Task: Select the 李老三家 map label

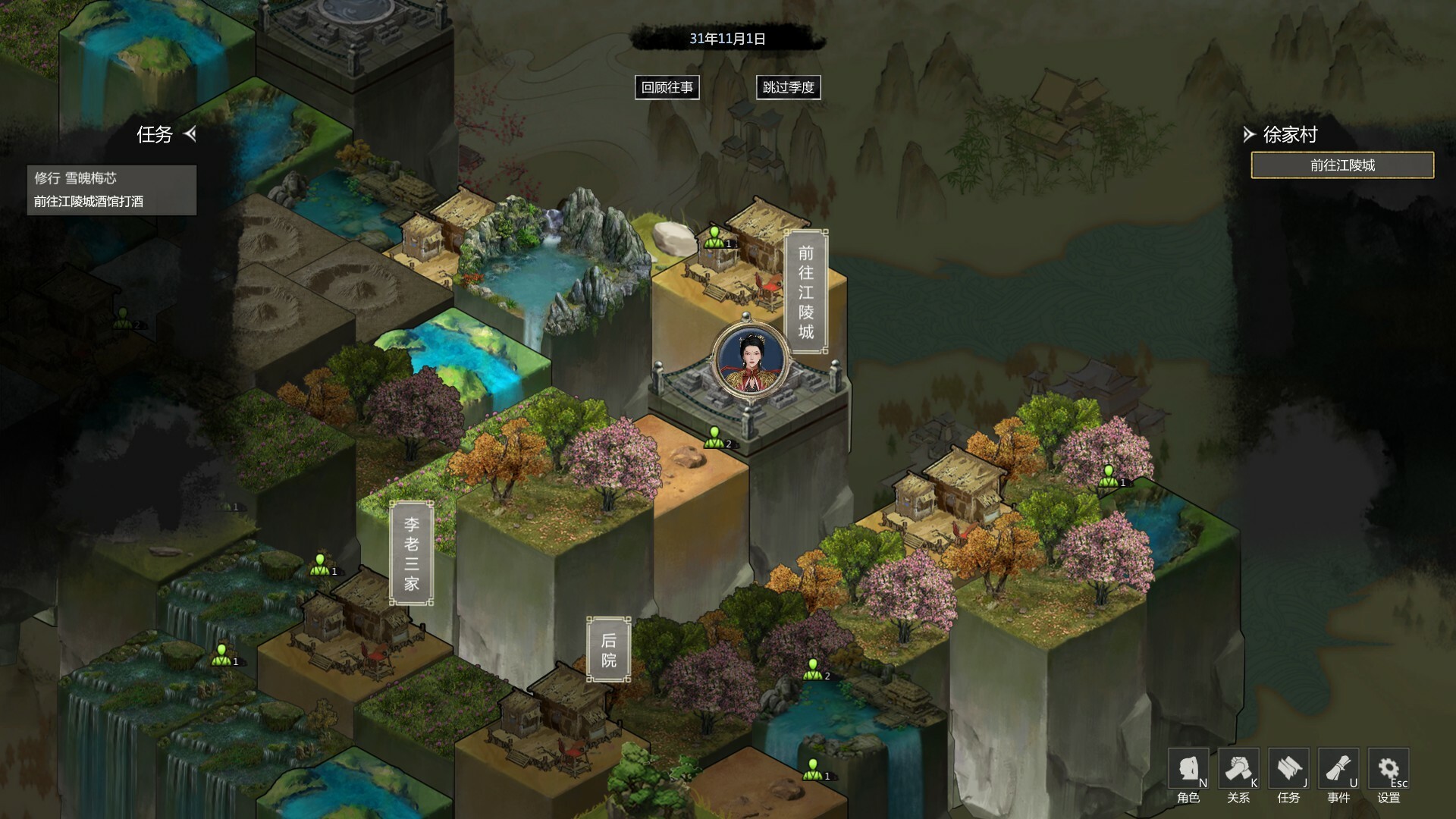Action: pos(411,554)
